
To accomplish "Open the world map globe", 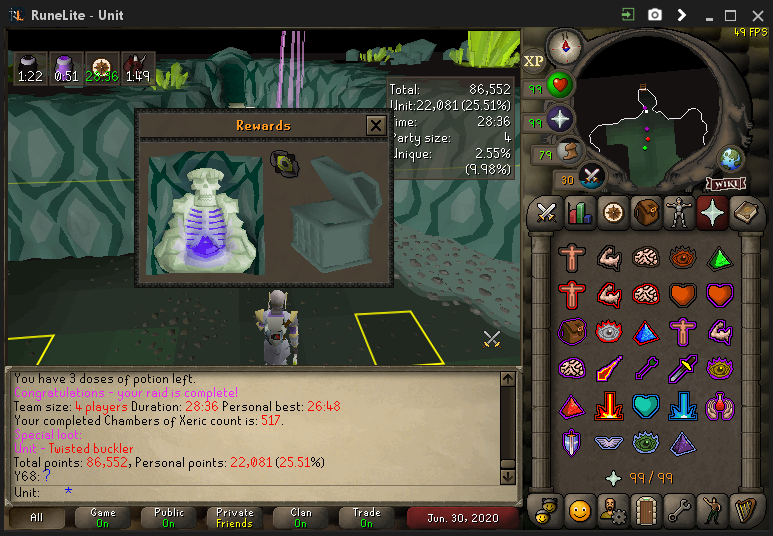I will pyautogui.click(x=732, y=159).
